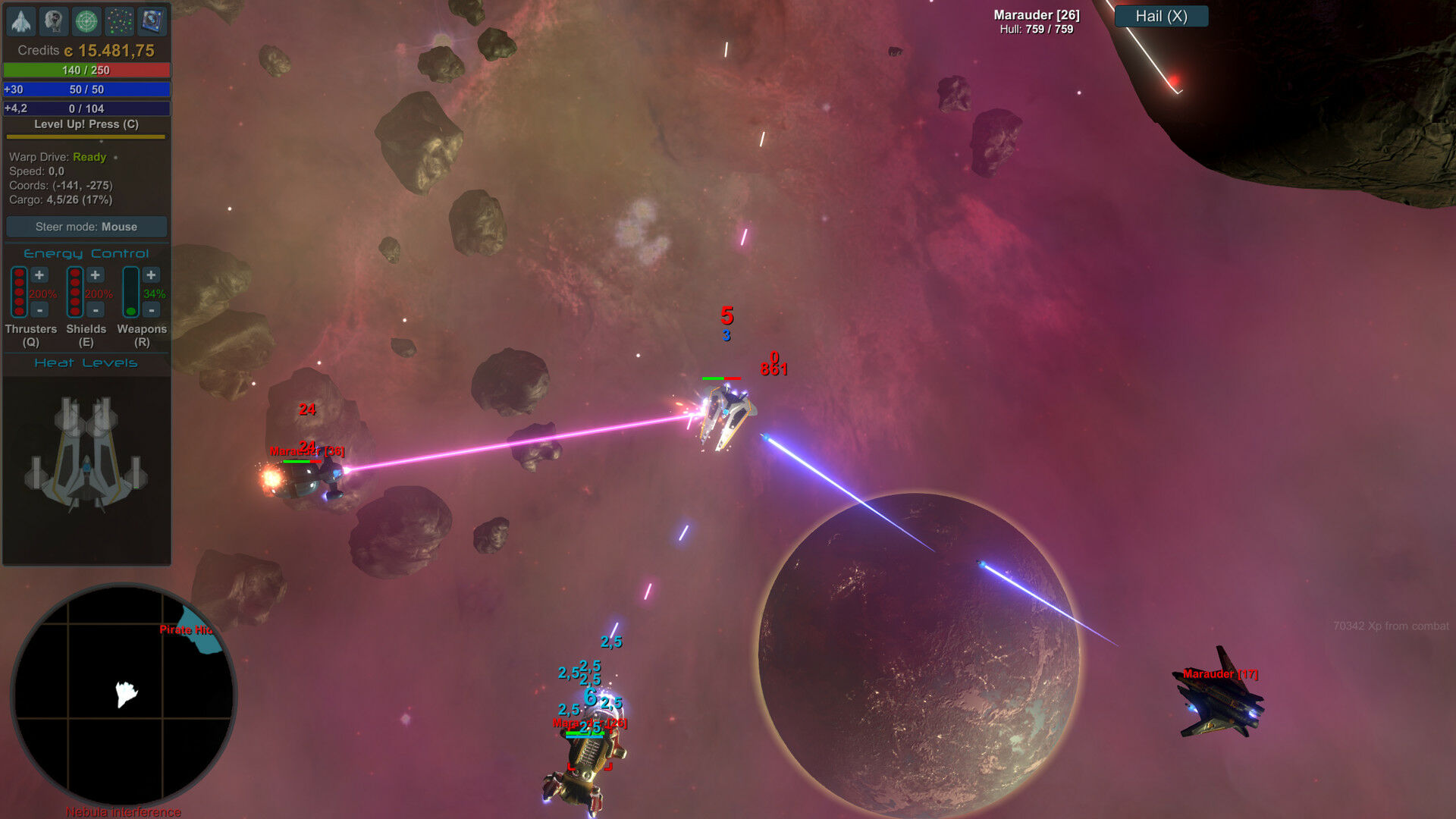The width and height of the screenshot is (1456, 819).
Task: Open the green radar scanner icon
Action: 86,20
